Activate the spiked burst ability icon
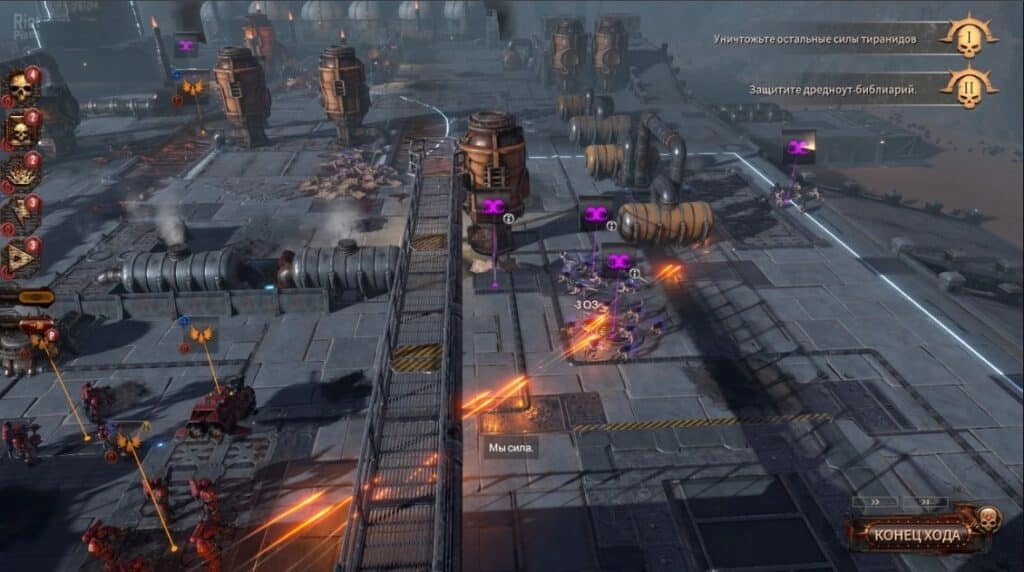The height and width of the screenshot is (572, 1024). point(20,175)
